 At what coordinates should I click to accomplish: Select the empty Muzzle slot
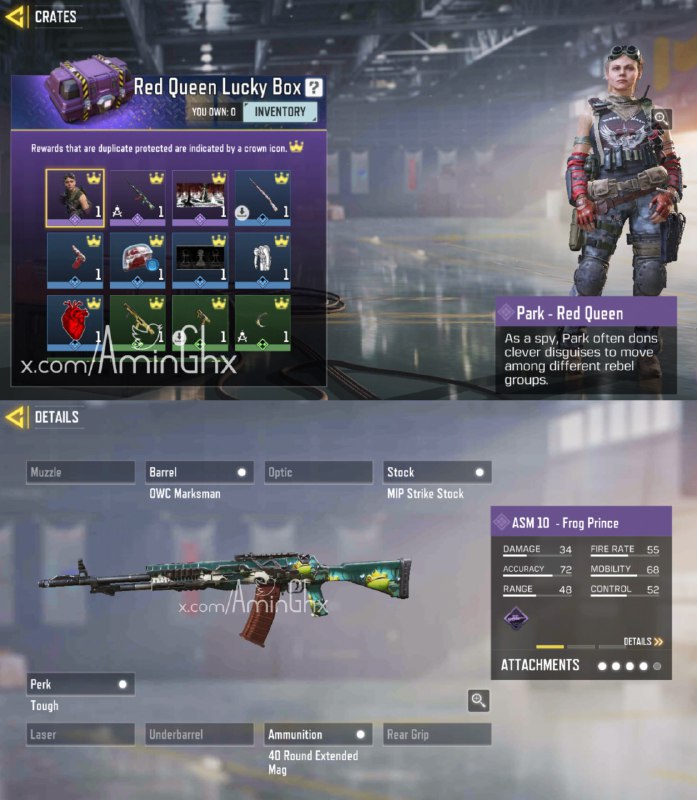(80, 472)
